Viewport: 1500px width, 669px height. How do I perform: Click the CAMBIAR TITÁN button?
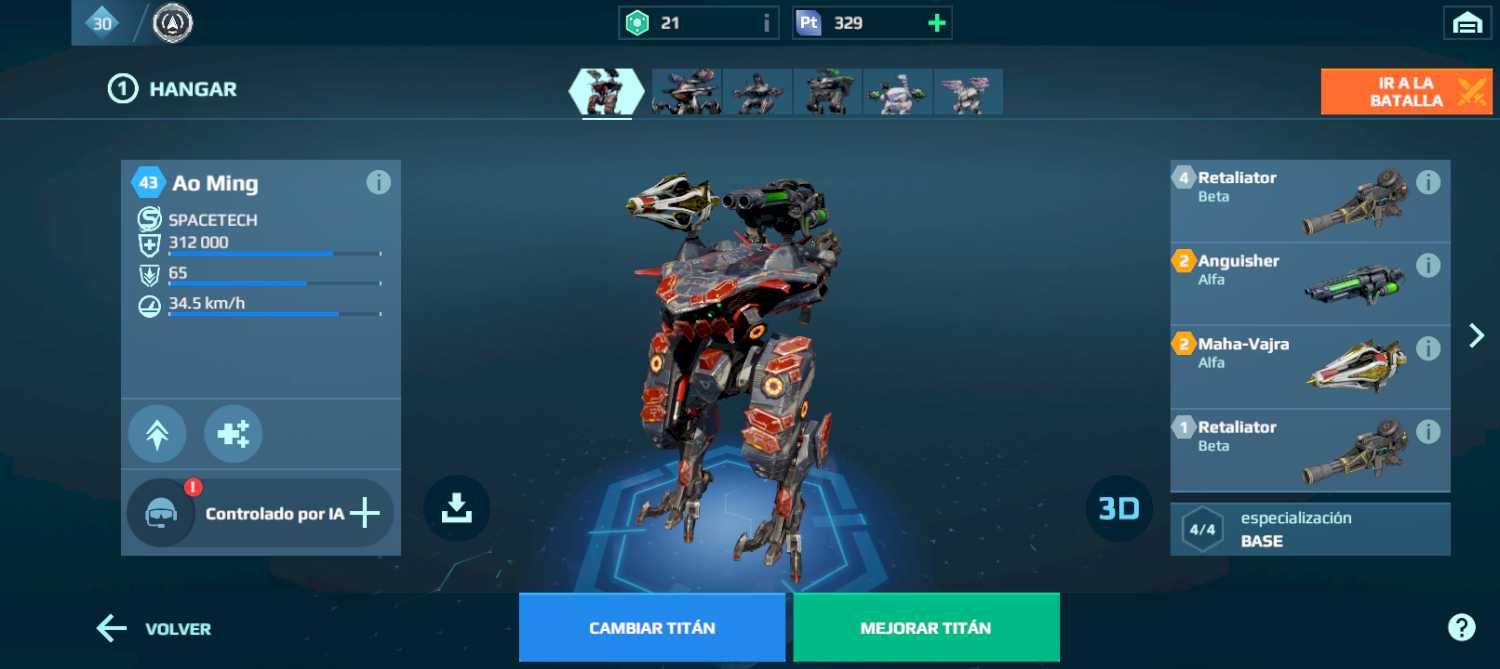click(x=652, y=628)
